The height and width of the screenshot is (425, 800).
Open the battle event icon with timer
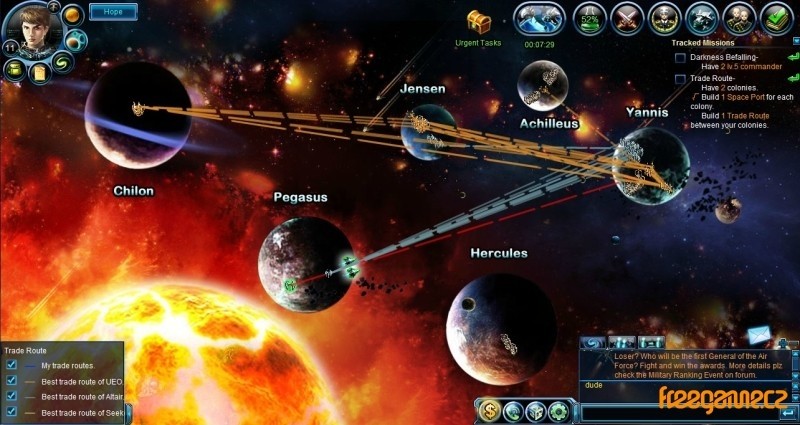[x=540, y=18]
